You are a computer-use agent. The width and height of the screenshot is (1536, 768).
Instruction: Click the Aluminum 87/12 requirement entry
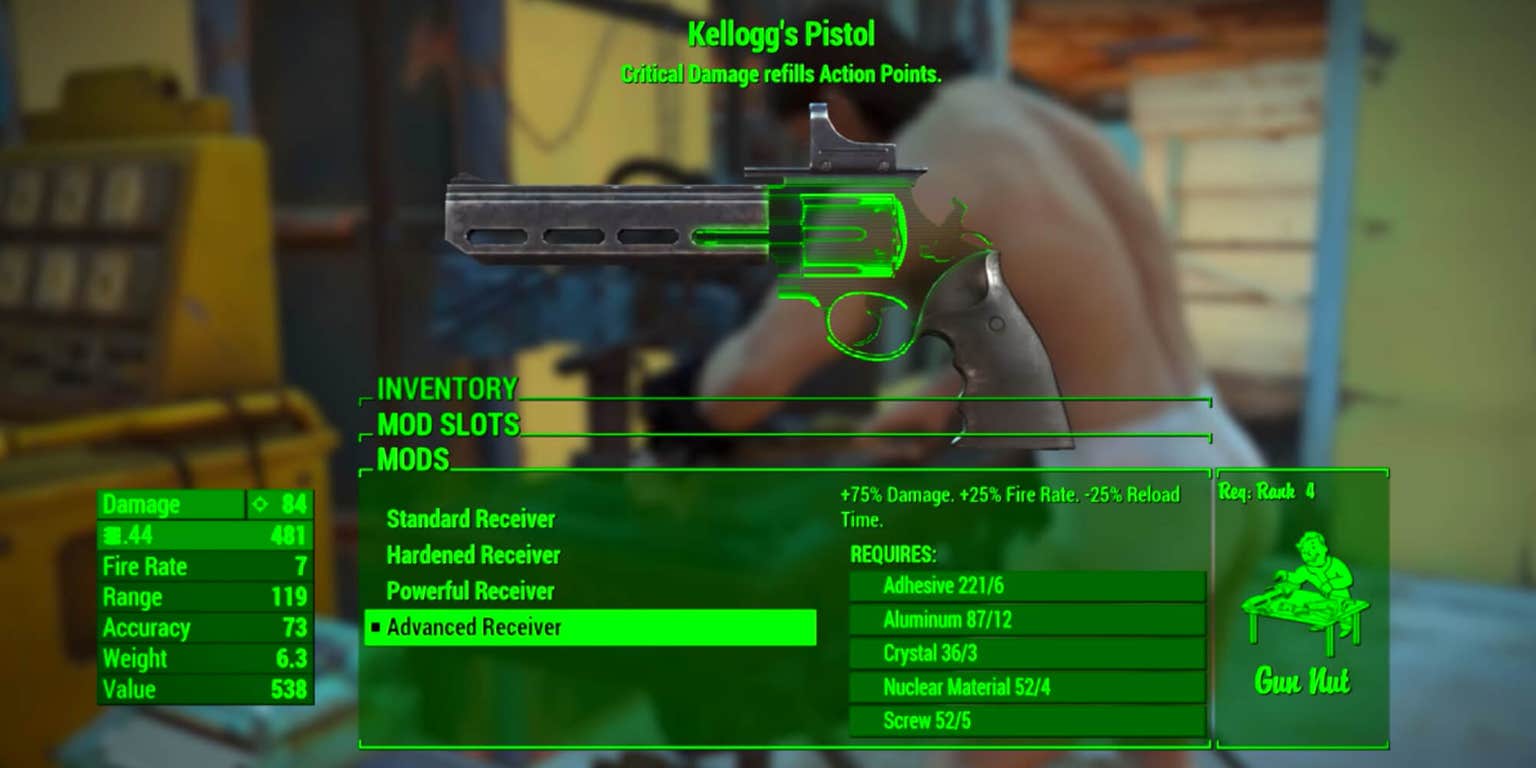pyautogui.click(x=1026, y=620)
